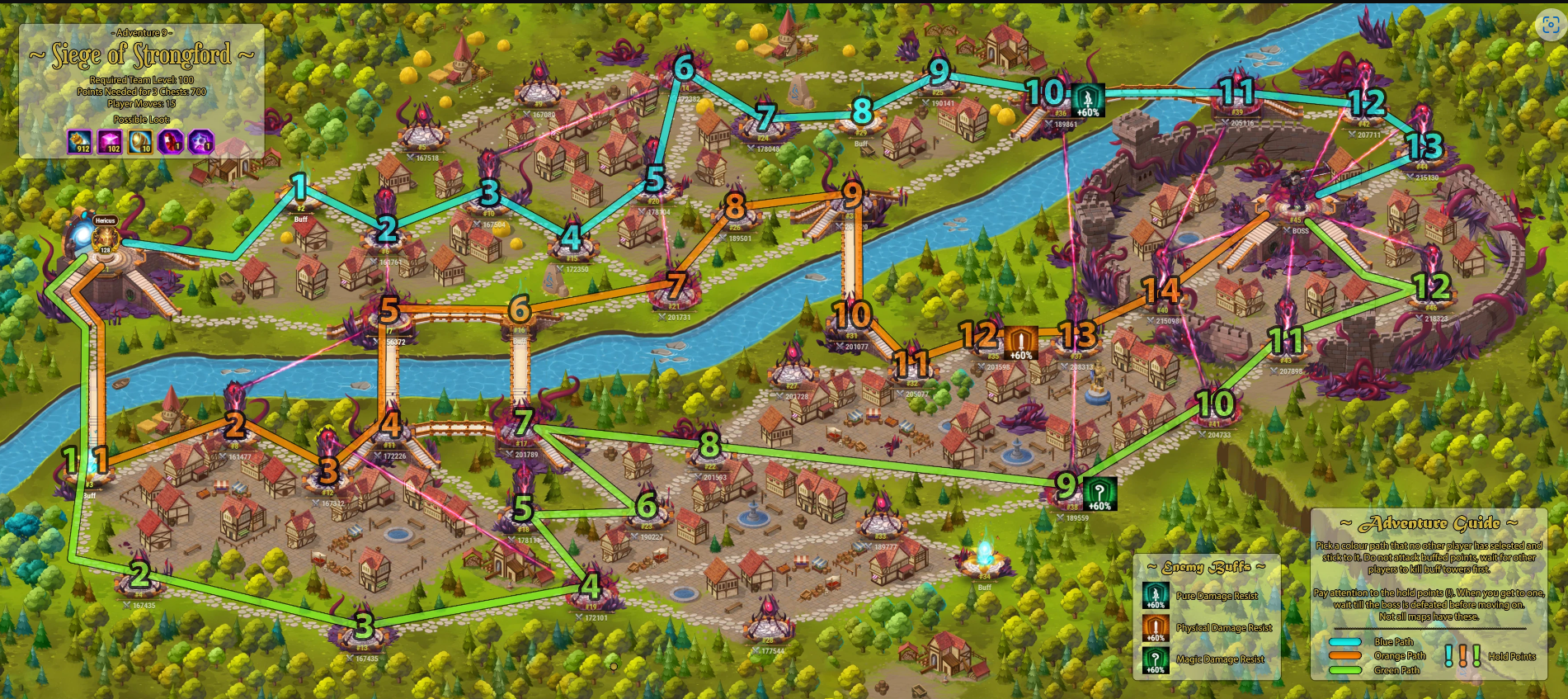This screenshot has width=1568, height=699.
Task: Click the Green Path legend swatch
Action: (1345, 670)
